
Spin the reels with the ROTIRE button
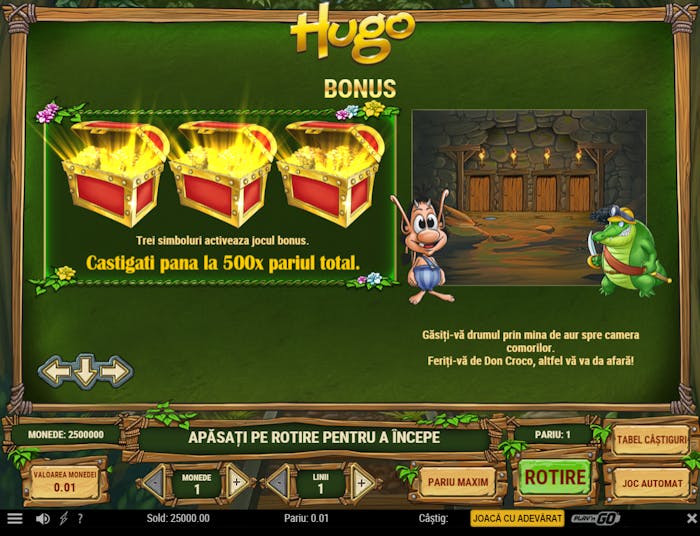coord(555,478)
